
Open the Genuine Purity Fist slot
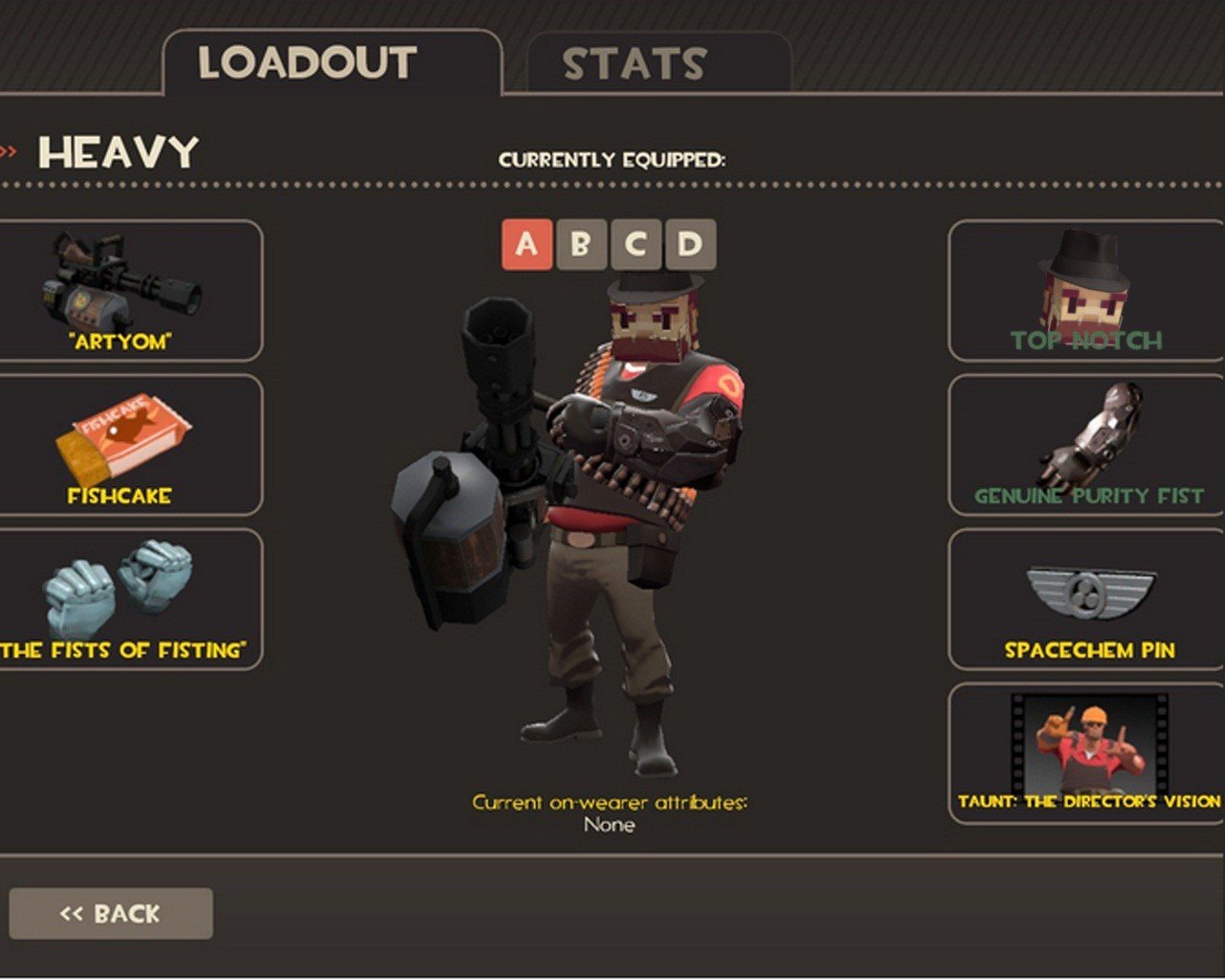[1086, 445]
